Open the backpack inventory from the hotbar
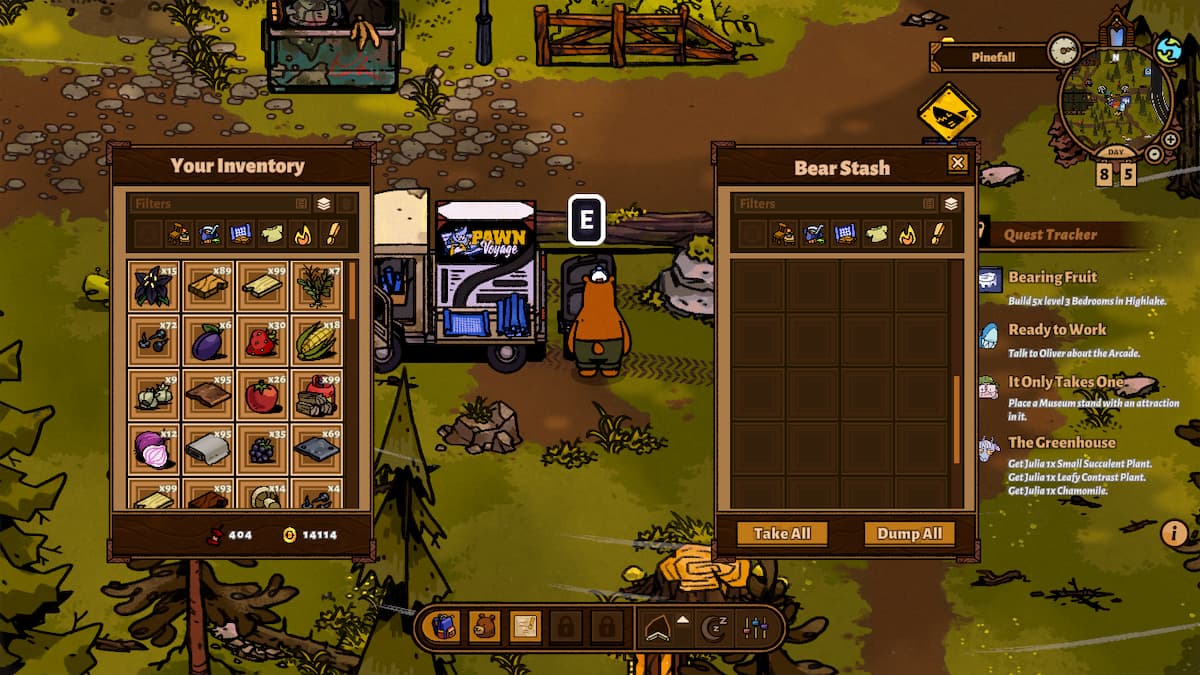 (445, 628)
